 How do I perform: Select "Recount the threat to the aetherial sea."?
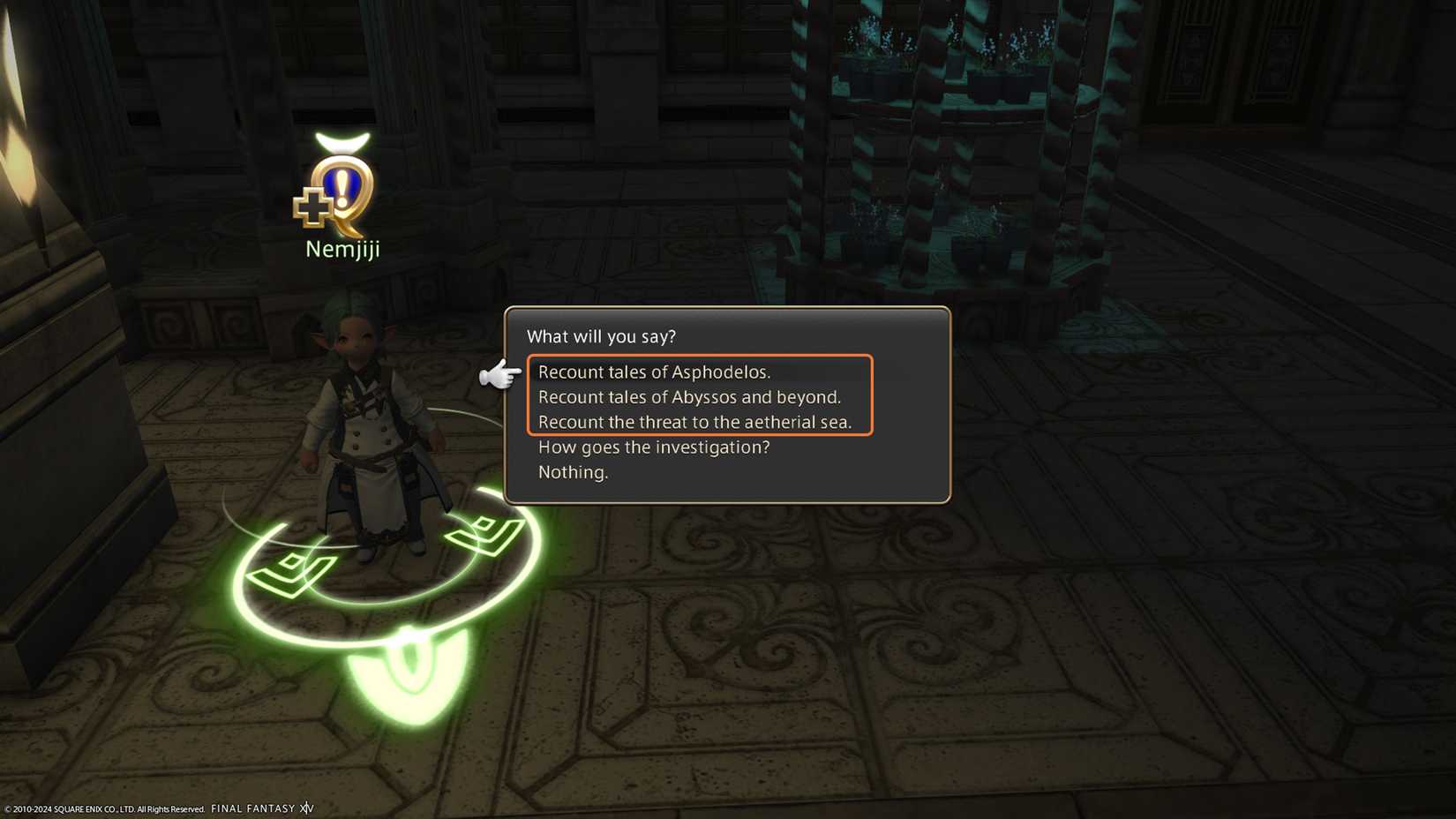(x=696, y=422)
